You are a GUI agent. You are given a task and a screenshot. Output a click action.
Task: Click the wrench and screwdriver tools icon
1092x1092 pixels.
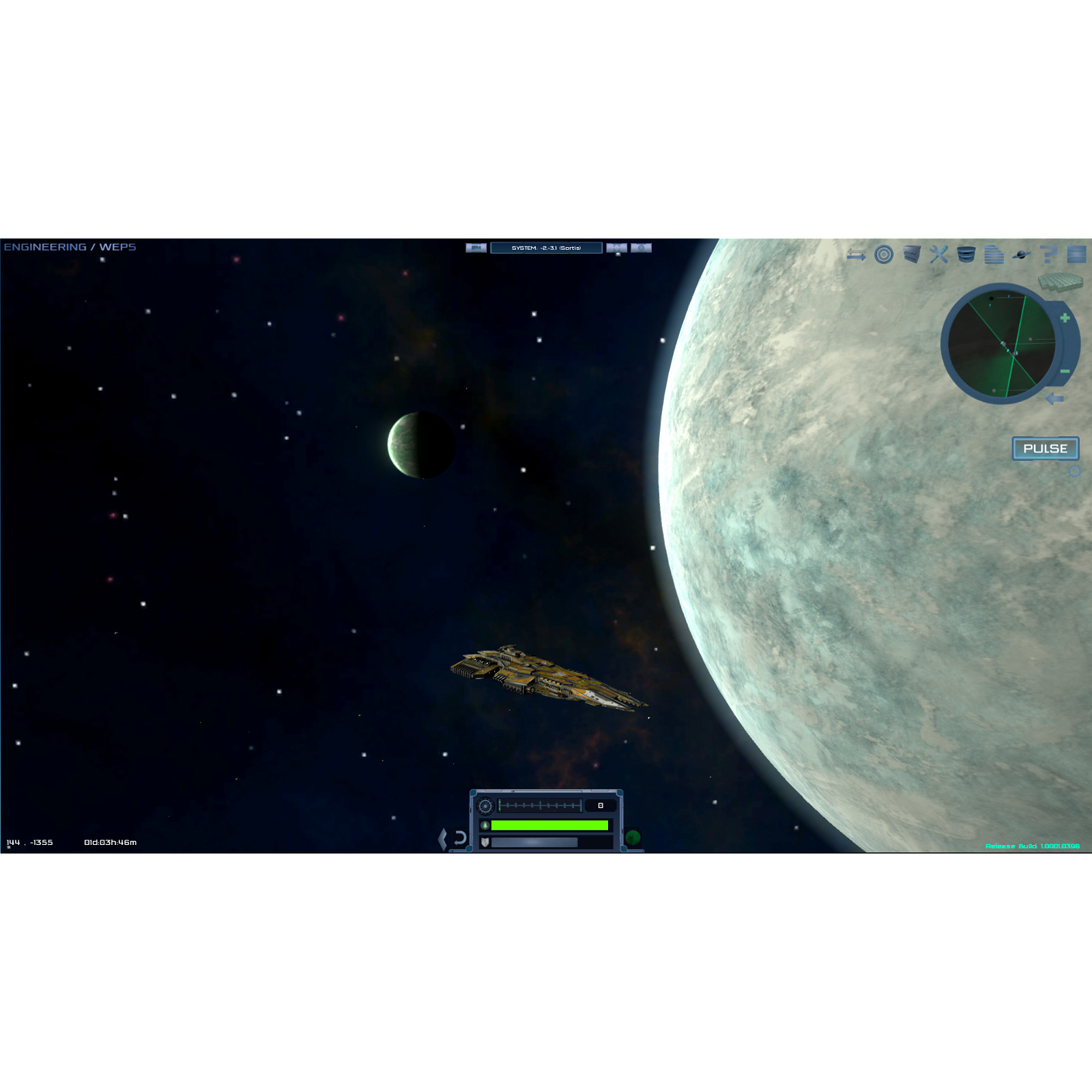tap(938, 254)
